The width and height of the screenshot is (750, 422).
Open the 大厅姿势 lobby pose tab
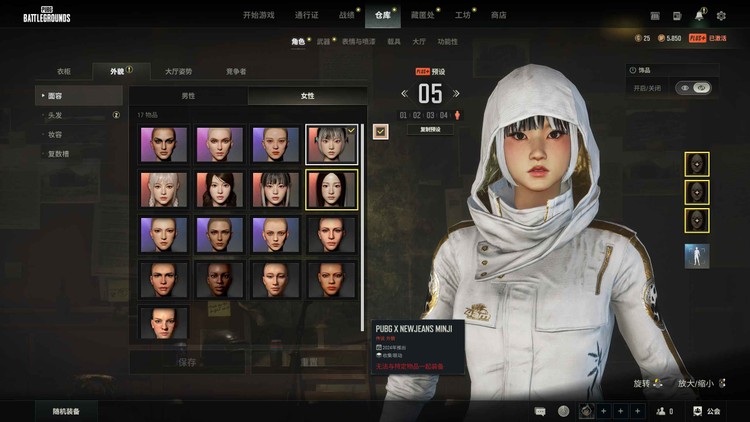[179, 71]
